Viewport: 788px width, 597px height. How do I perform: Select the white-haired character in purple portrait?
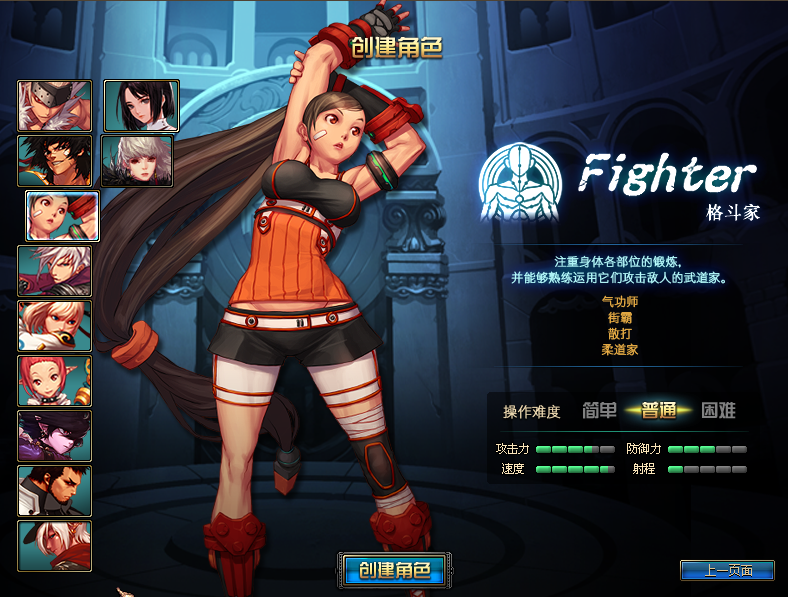coord(54,271)
